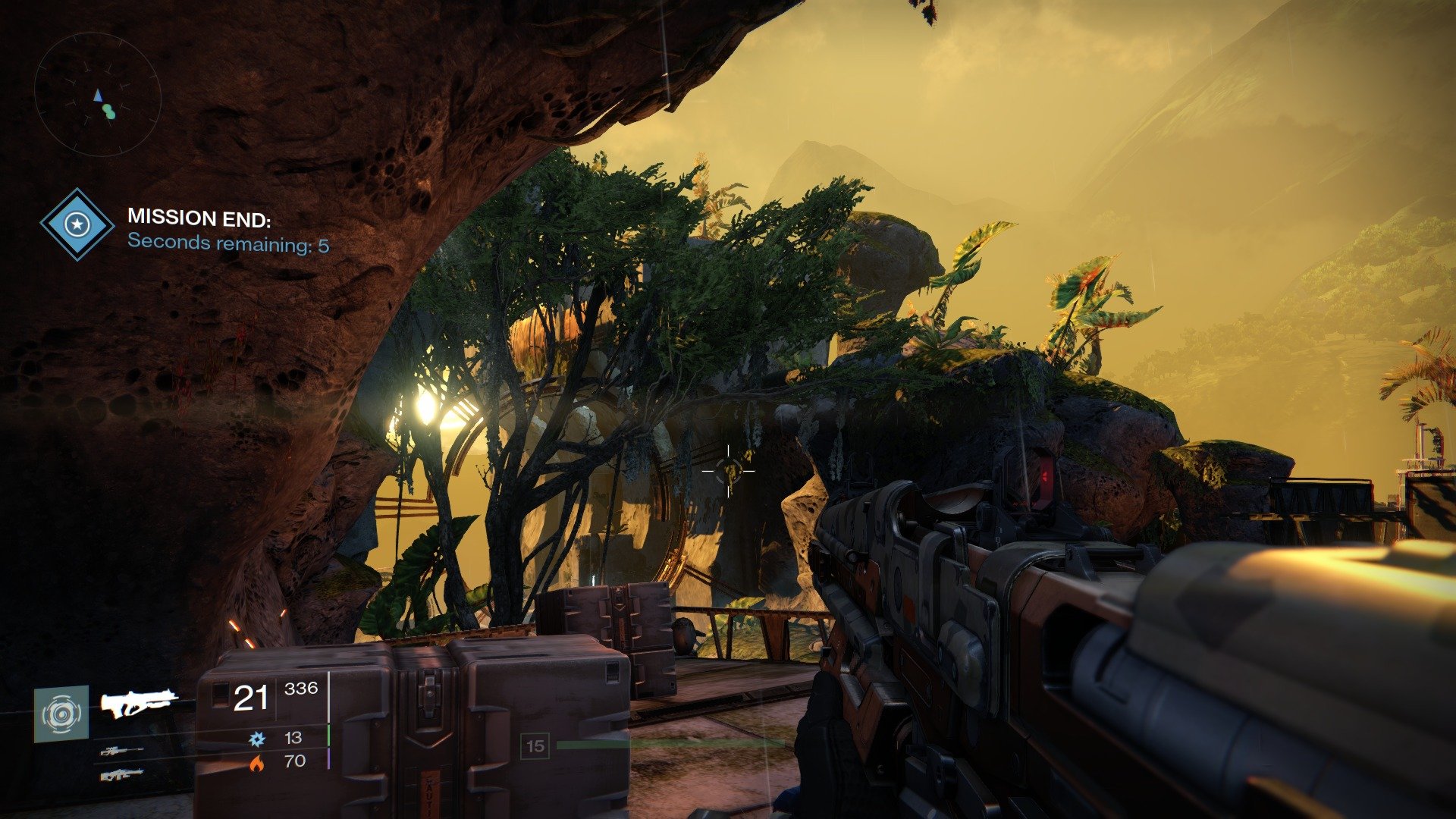Viewport: 1456px width, 819px height.
Task: Toggle the green teammate blip on radar
Action: pyautogui.click(x=108, y=112)
